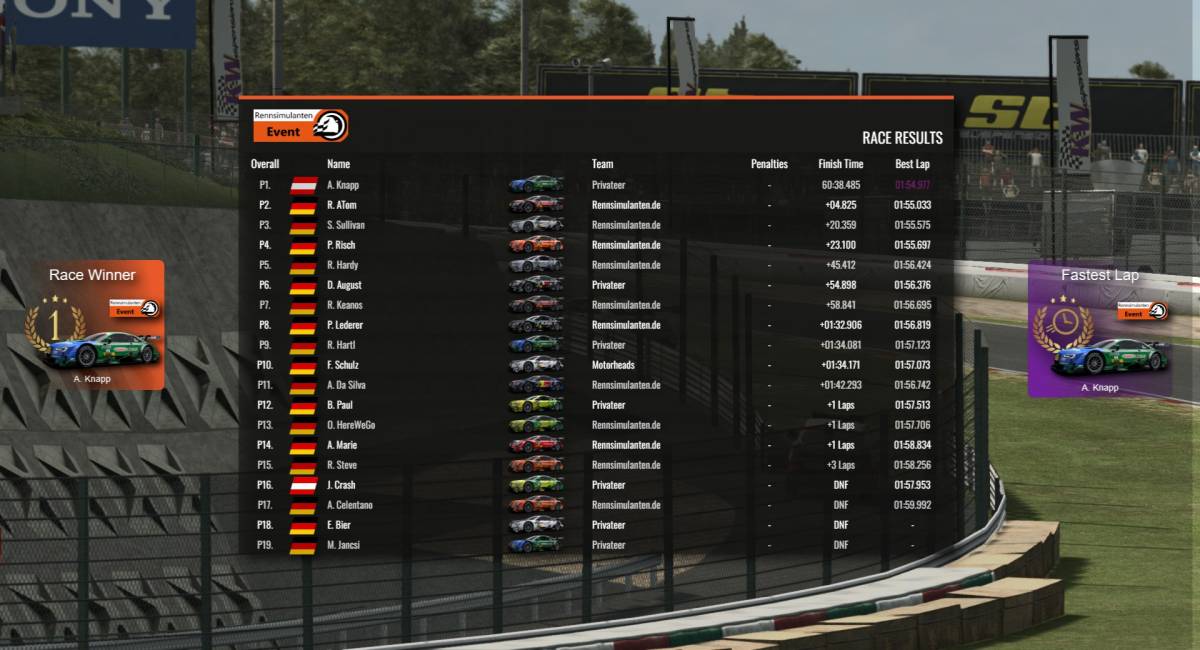Select F. Schulz's Motorheads result row

[342, 365]
